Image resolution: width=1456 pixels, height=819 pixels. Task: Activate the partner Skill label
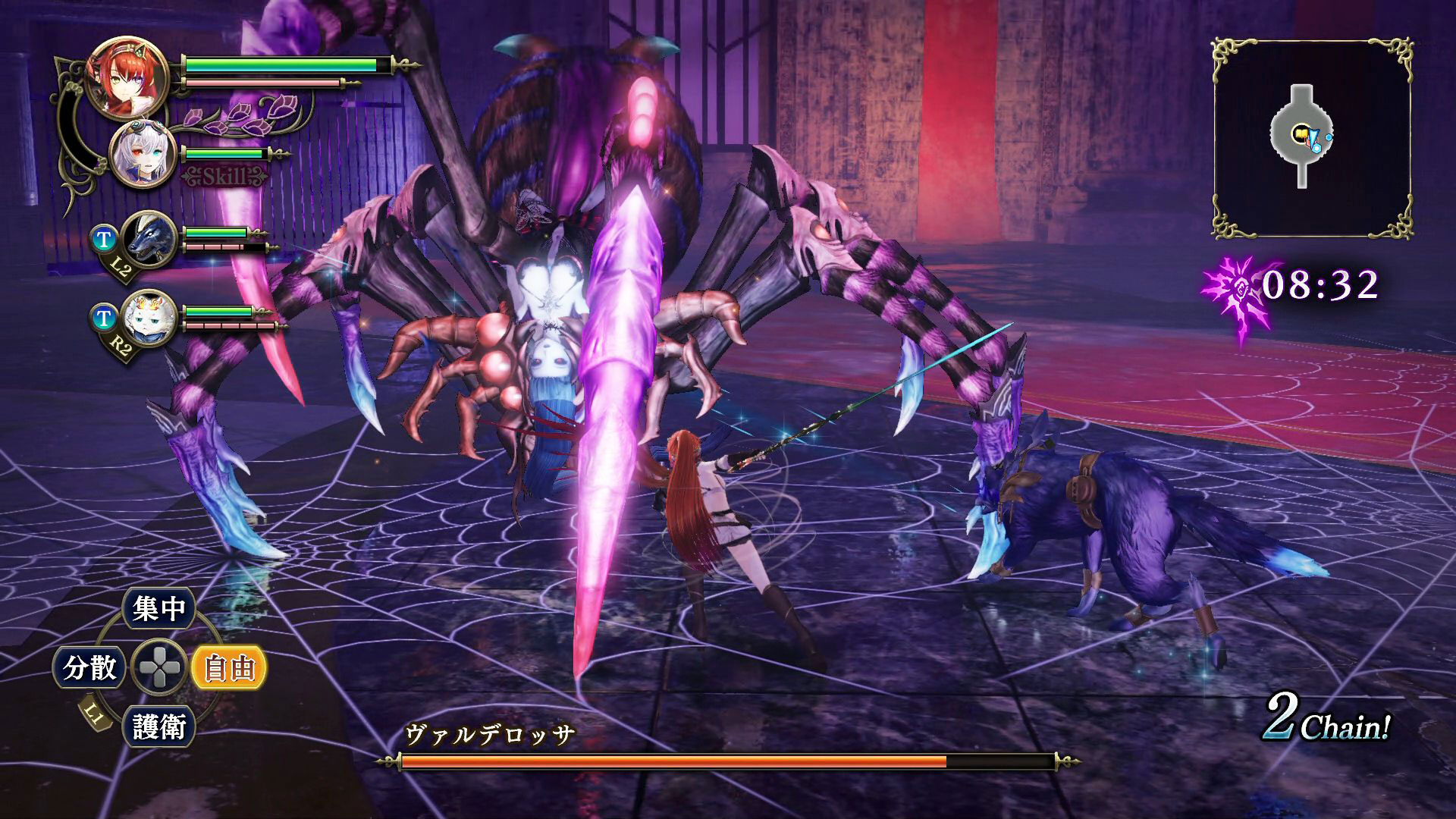pyautogui.click(x=225, y=177)
